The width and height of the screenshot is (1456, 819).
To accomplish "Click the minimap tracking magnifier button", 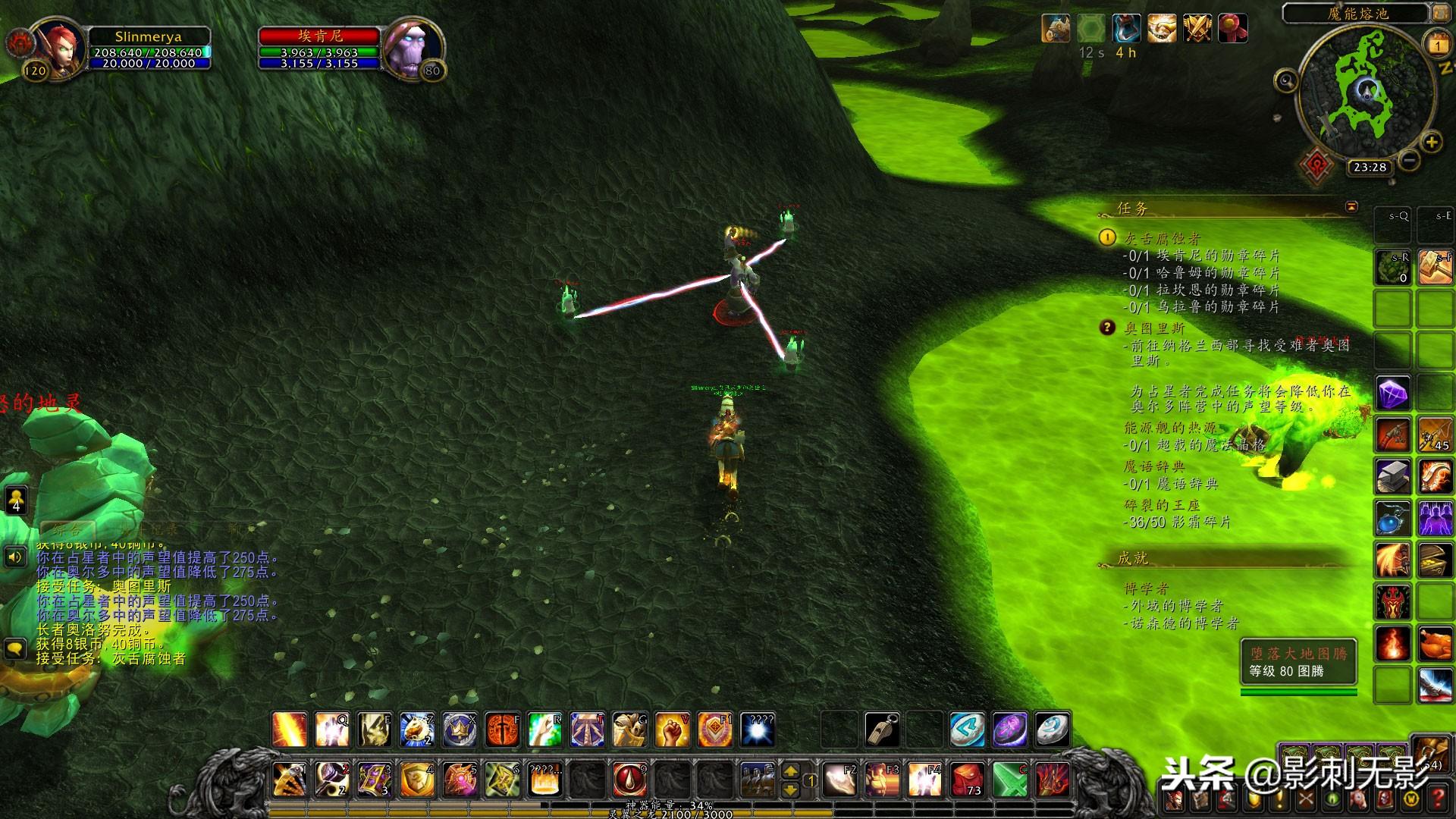I will pos(1286,80).
